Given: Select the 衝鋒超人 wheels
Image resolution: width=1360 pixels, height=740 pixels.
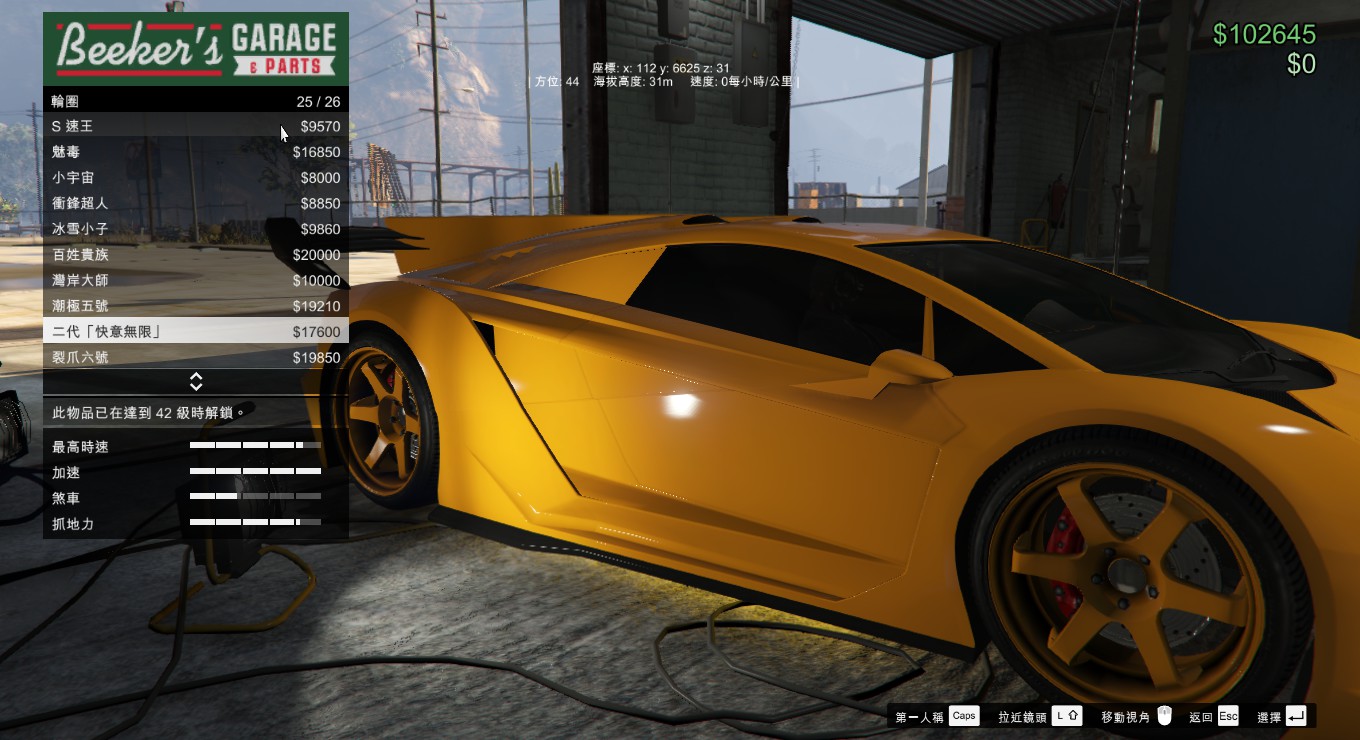Looking at the screenshot, I should [x=195, y=203].
